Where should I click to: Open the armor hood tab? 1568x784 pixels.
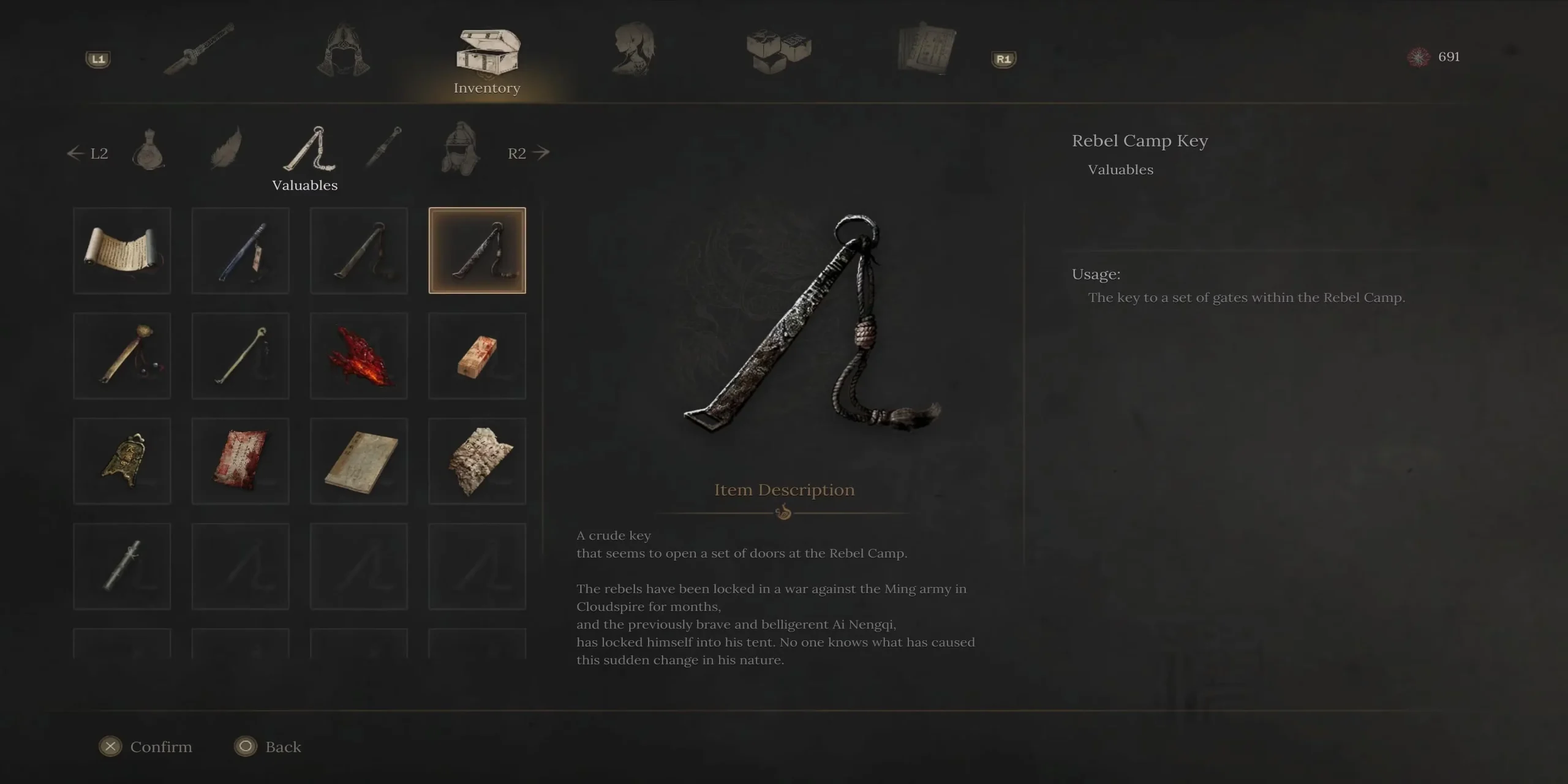click(x=343, y=50)
